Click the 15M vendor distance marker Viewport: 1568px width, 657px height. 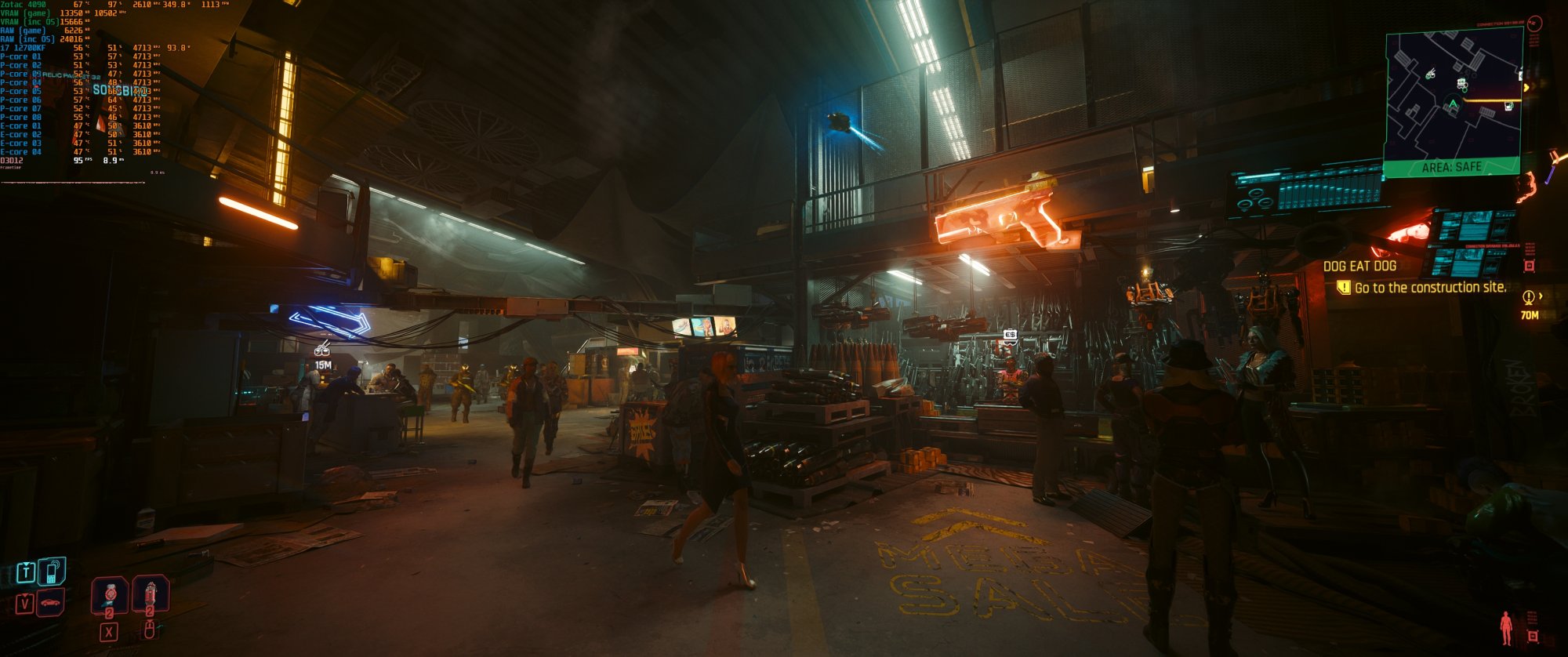coord(322,355)
